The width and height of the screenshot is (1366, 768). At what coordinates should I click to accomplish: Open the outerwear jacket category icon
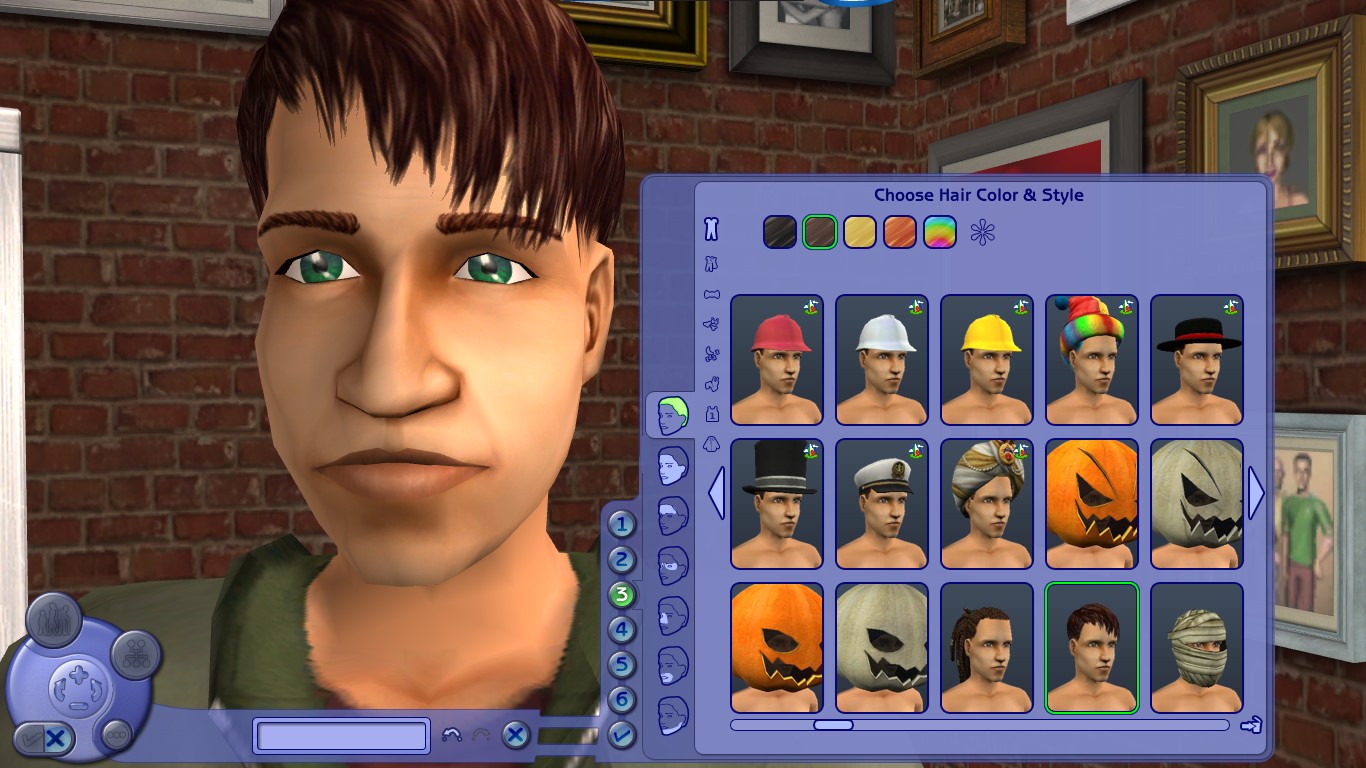pyautogui.click(x=712, y=443)
